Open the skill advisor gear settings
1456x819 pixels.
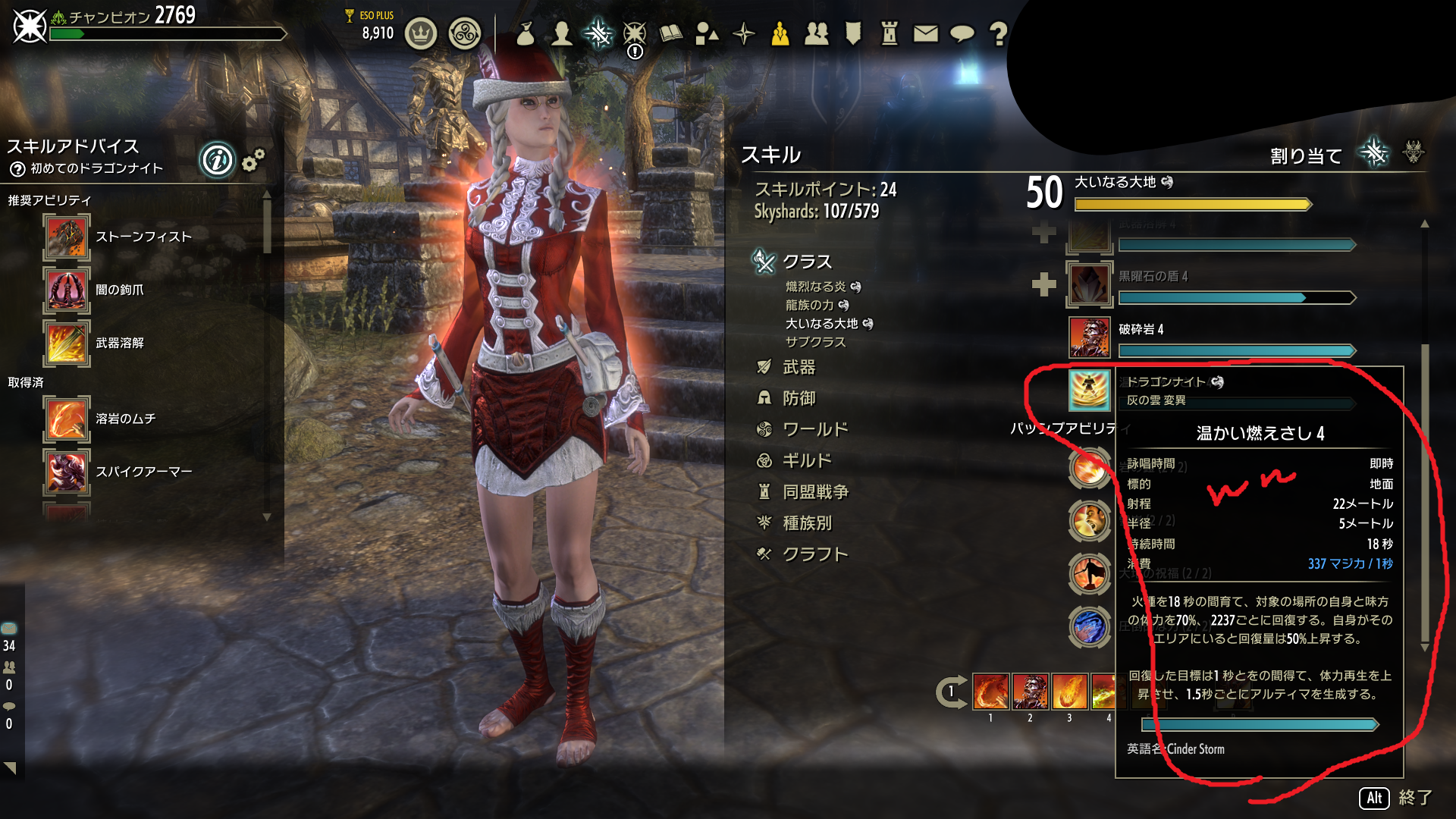253,160
